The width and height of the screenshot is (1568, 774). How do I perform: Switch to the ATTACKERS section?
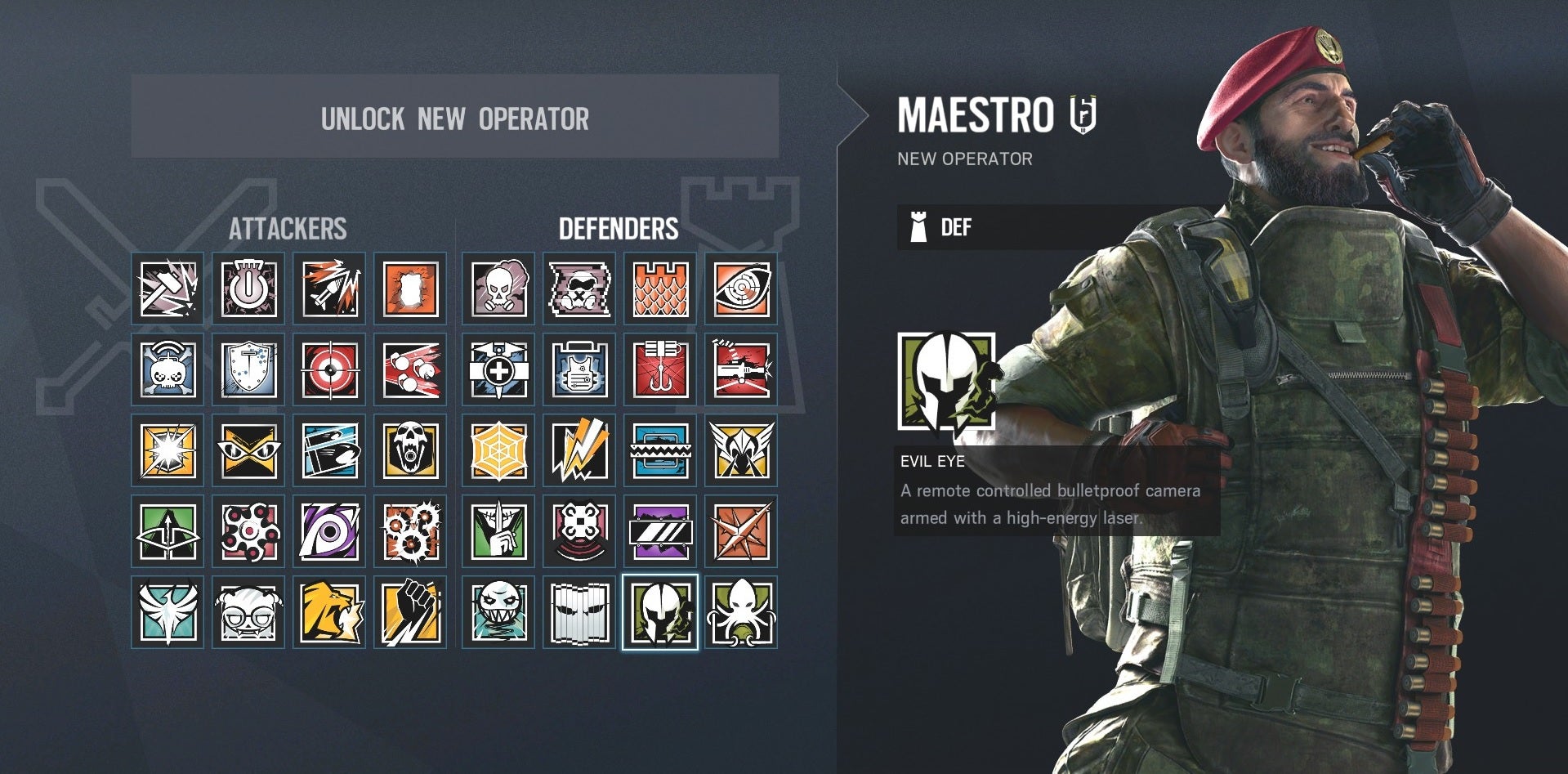coord(290,229)
